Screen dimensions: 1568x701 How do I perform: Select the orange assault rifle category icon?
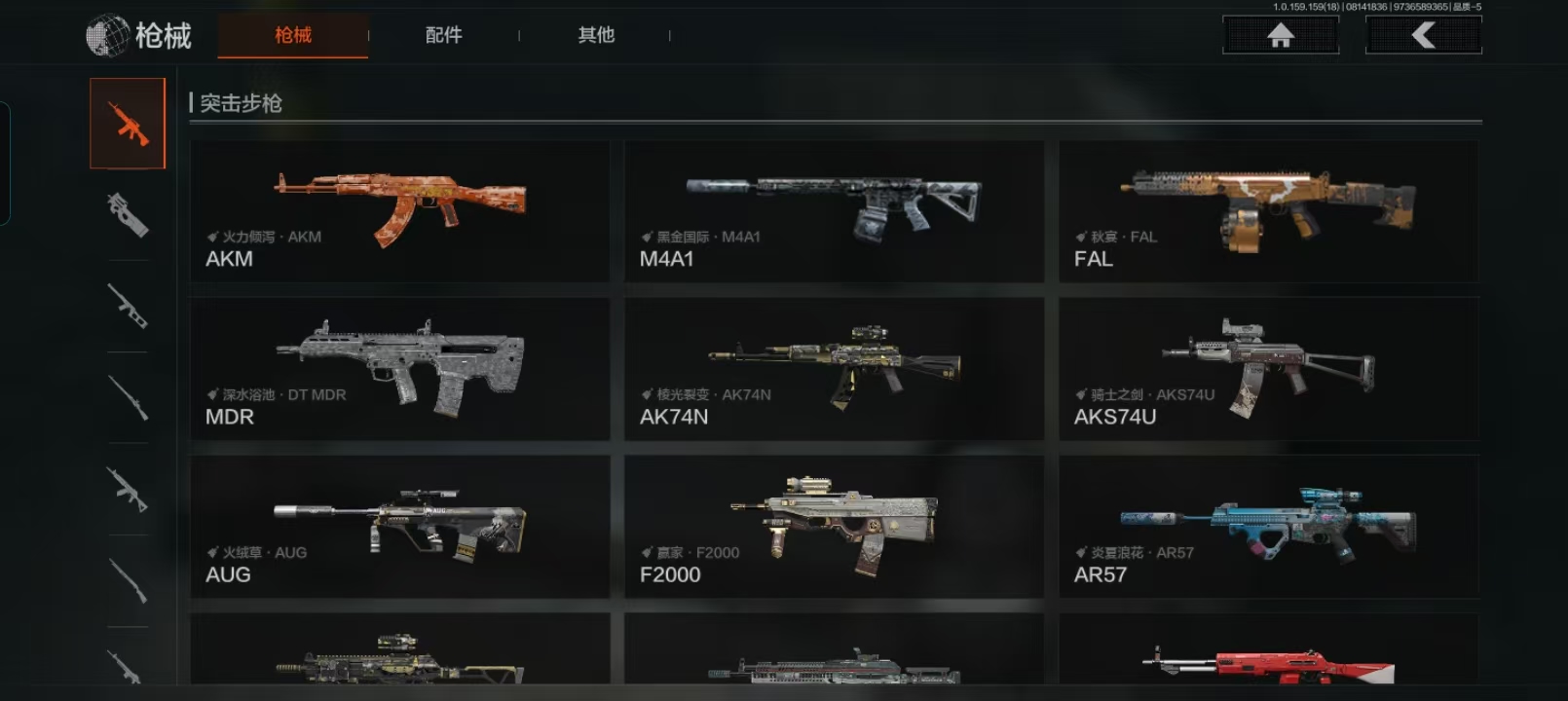128,124
